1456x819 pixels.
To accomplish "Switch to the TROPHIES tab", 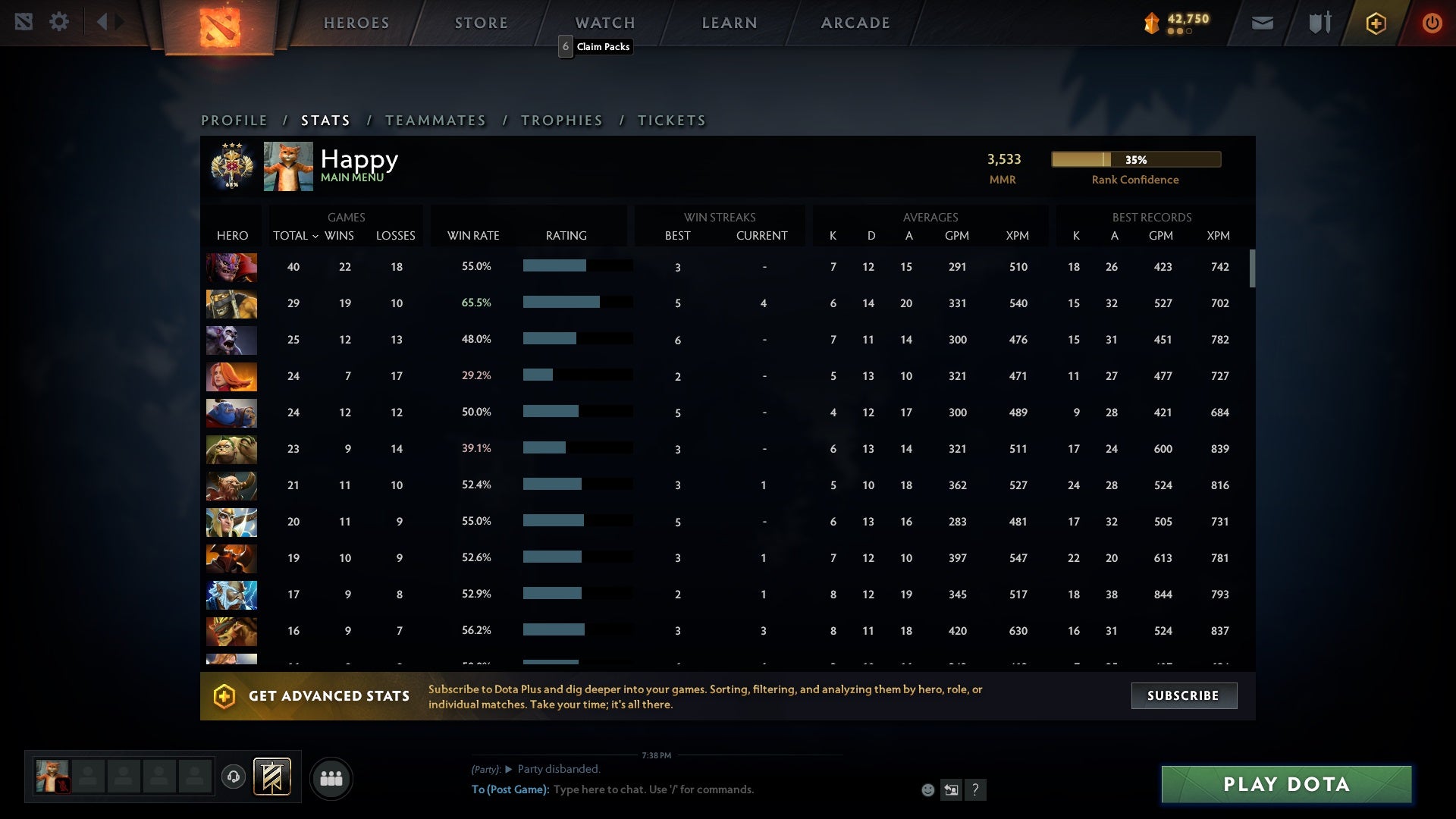I will pyautogui.click(x=561, y=120).
